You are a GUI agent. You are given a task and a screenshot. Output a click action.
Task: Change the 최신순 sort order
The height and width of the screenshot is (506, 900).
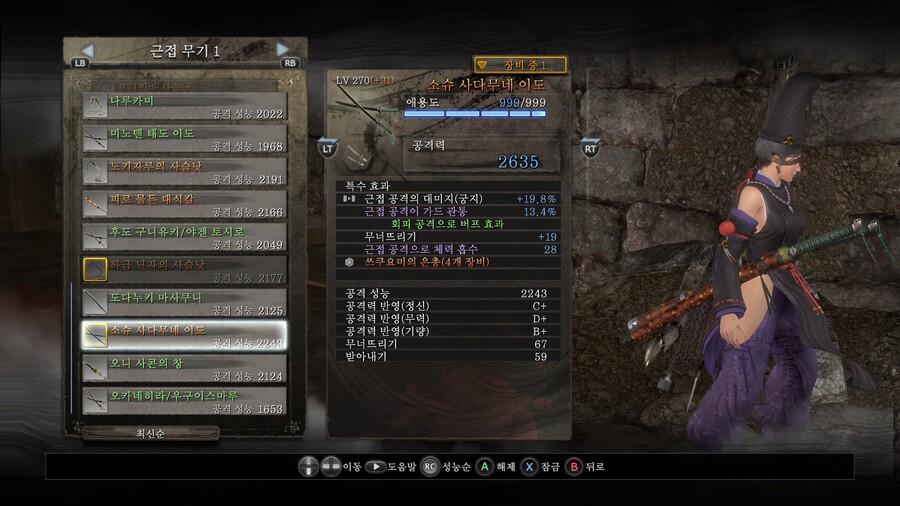[x=150, y=434]
